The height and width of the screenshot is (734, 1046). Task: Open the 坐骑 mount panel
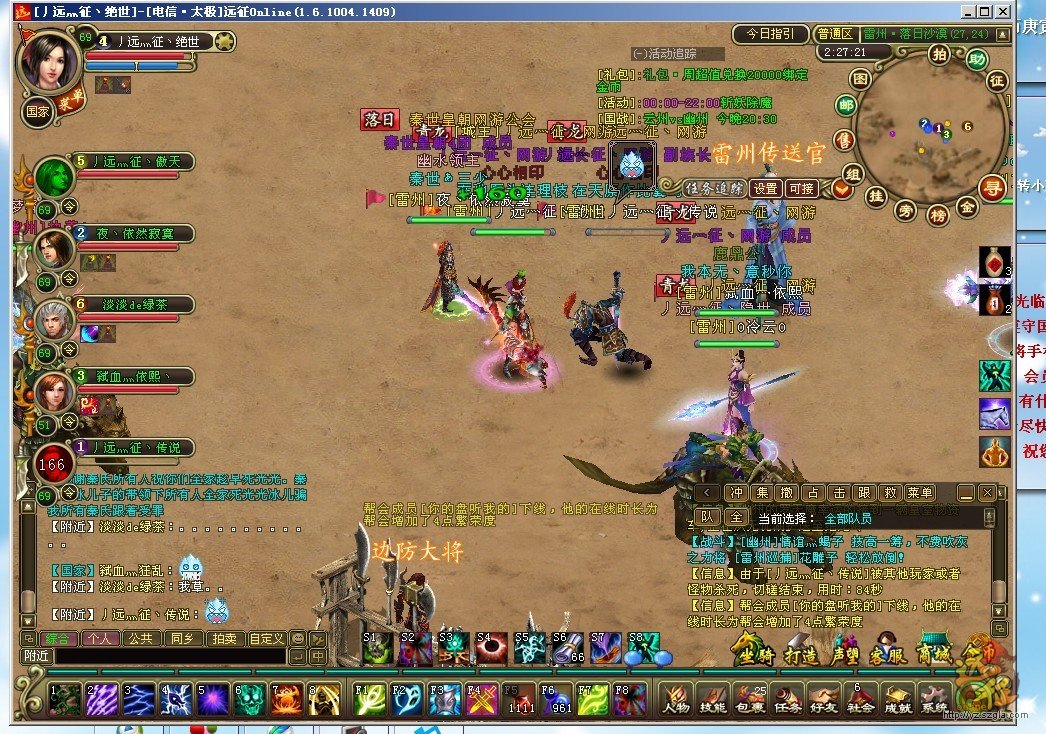click(x=754, y=651)
